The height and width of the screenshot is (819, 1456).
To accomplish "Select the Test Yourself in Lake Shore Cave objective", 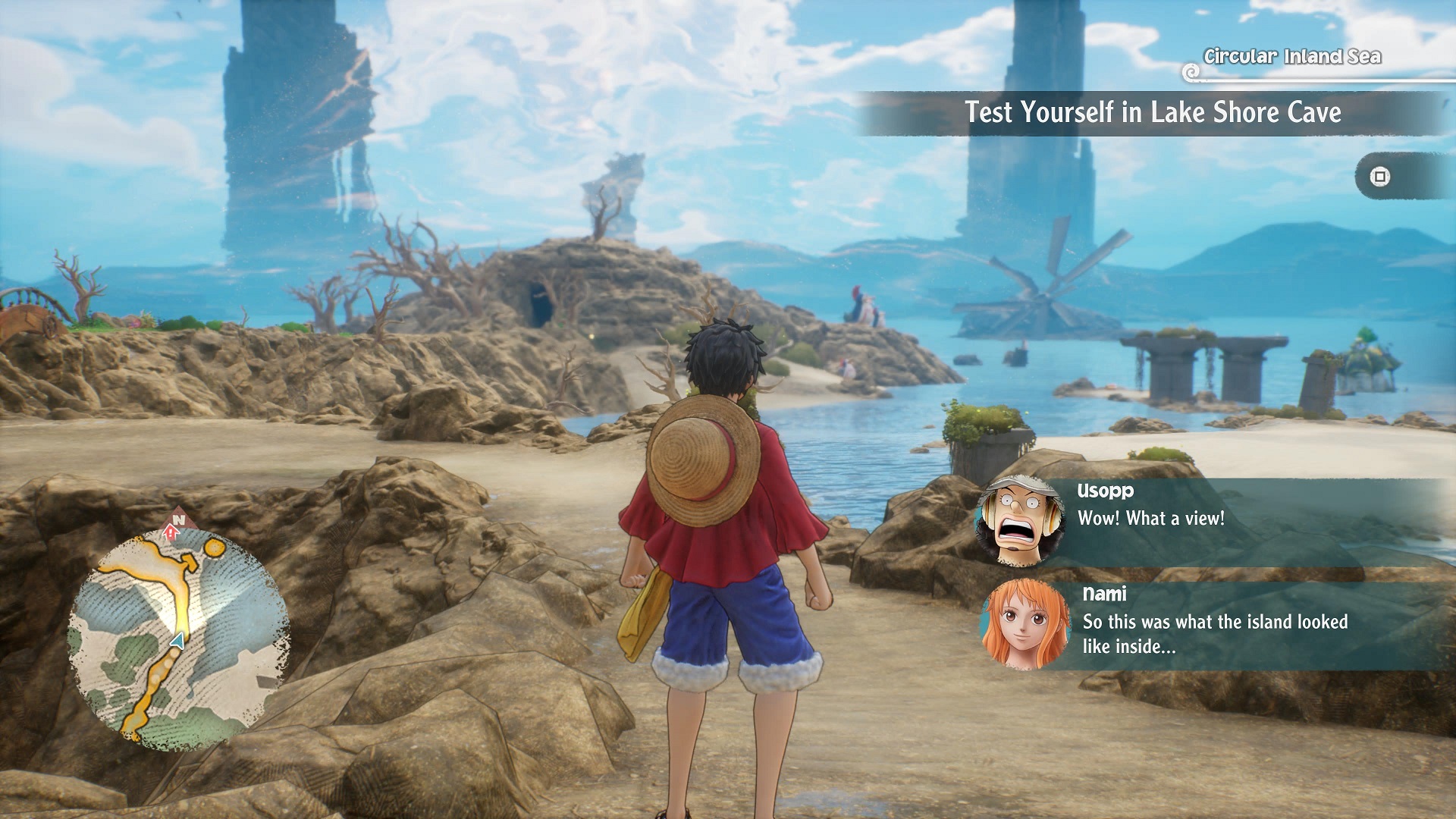I will (x=1152, y=113).
